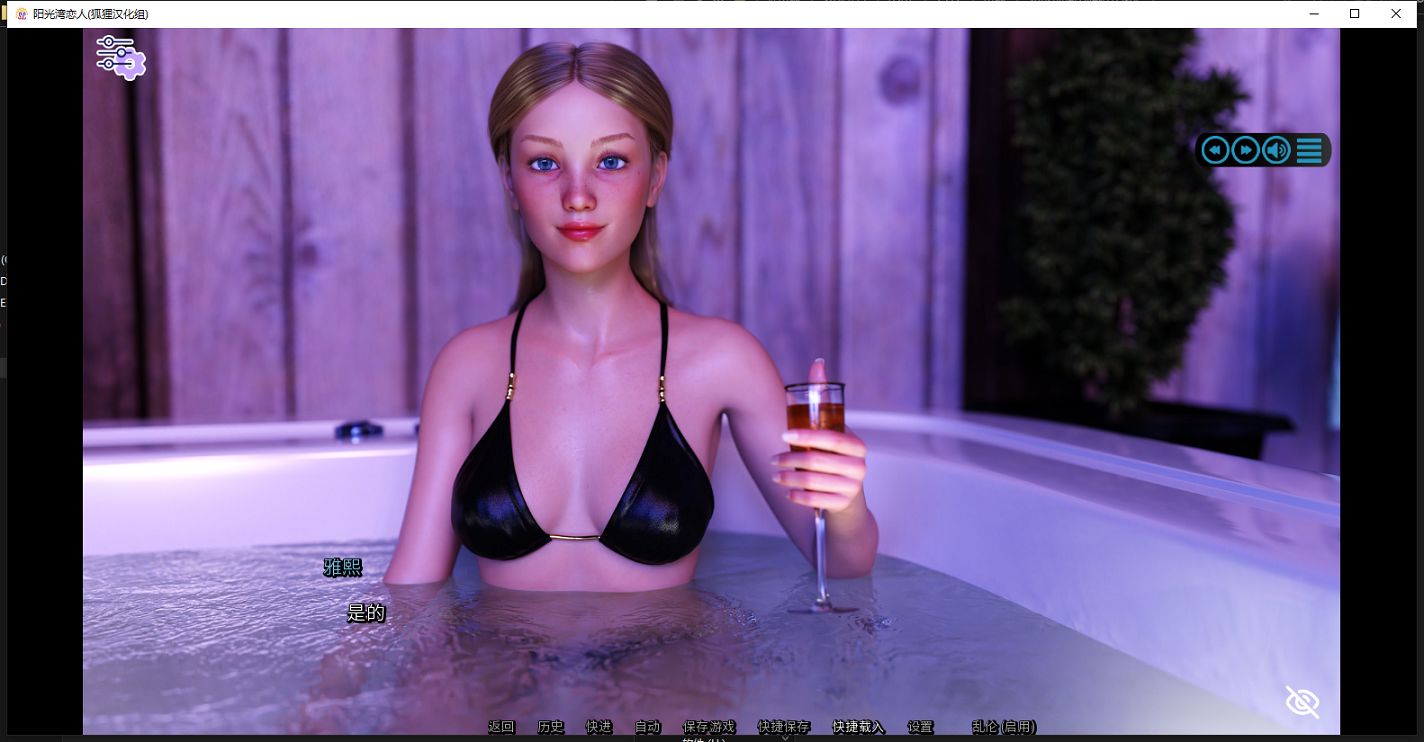1424x742 pixels.
Task: Open the 历史 history screen
Action: click(549, 727)
